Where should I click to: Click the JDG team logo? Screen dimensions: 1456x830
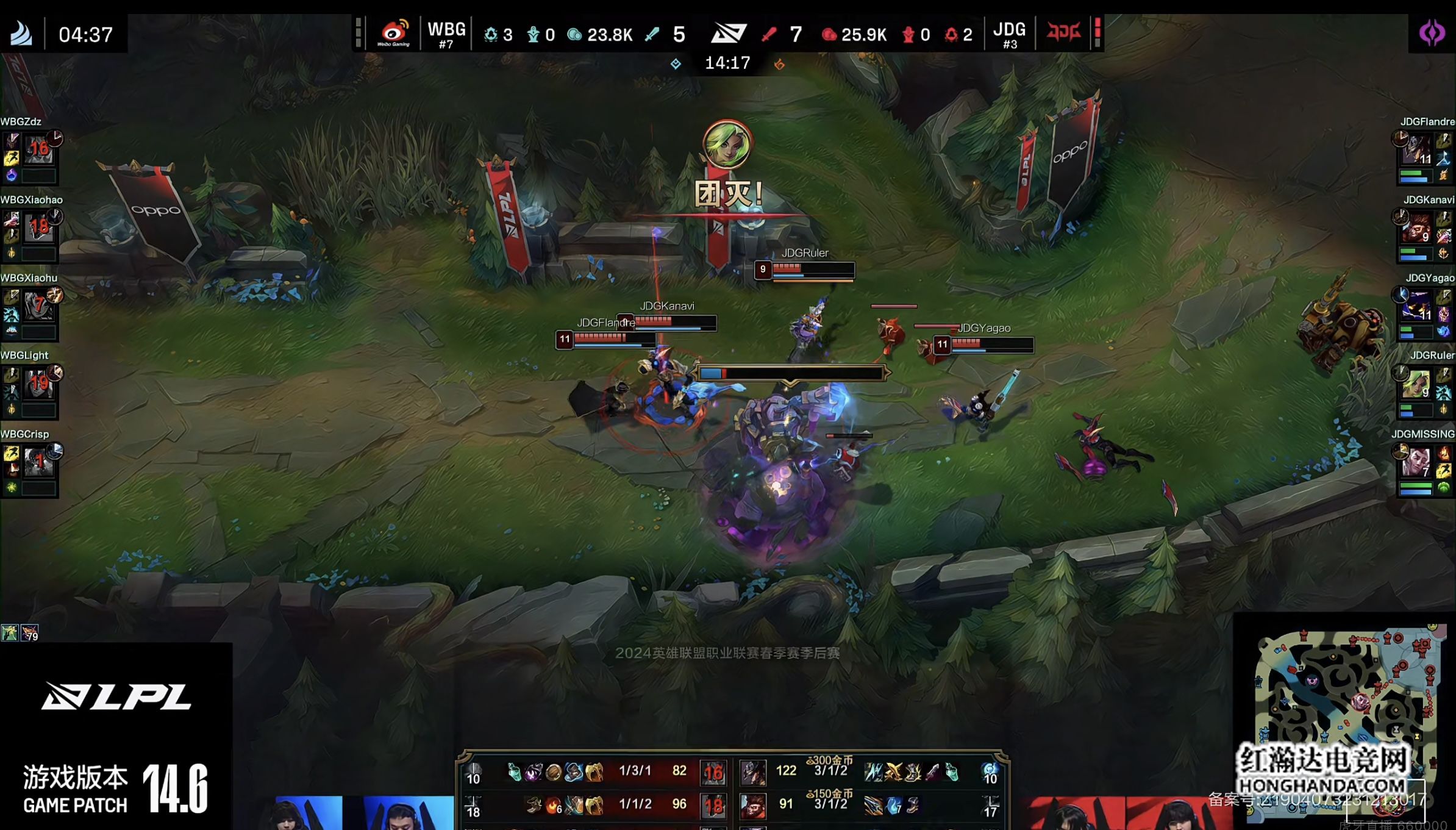(x=1063, y=32)
